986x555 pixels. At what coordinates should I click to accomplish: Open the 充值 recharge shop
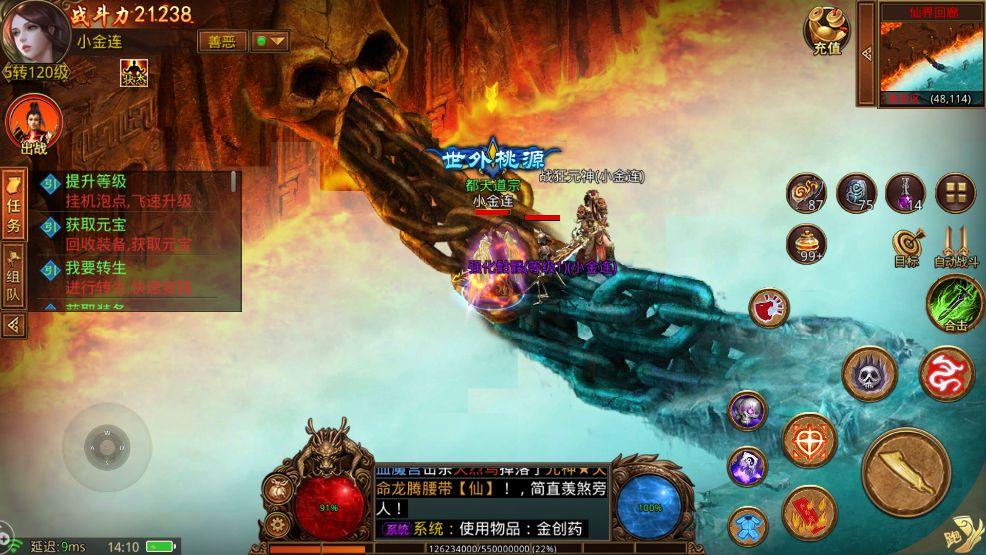click(827, 31)
